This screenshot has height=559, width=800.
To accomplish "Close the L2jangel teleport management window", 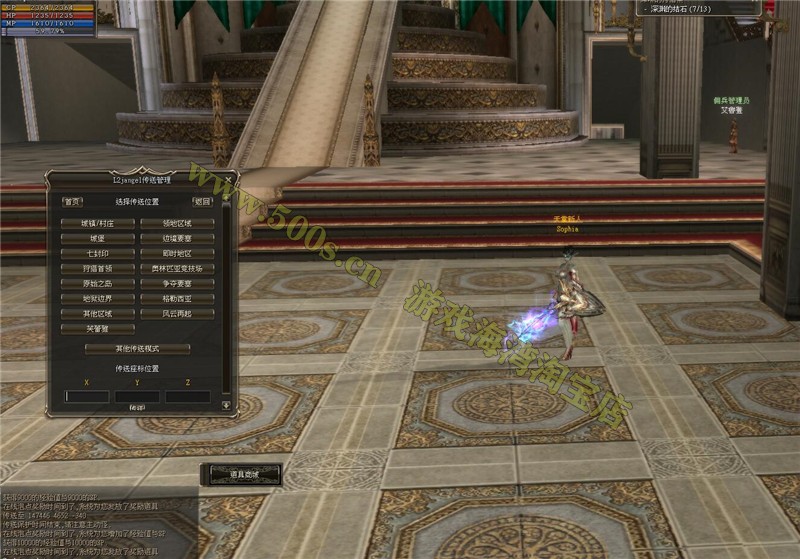I will point(229,180).
